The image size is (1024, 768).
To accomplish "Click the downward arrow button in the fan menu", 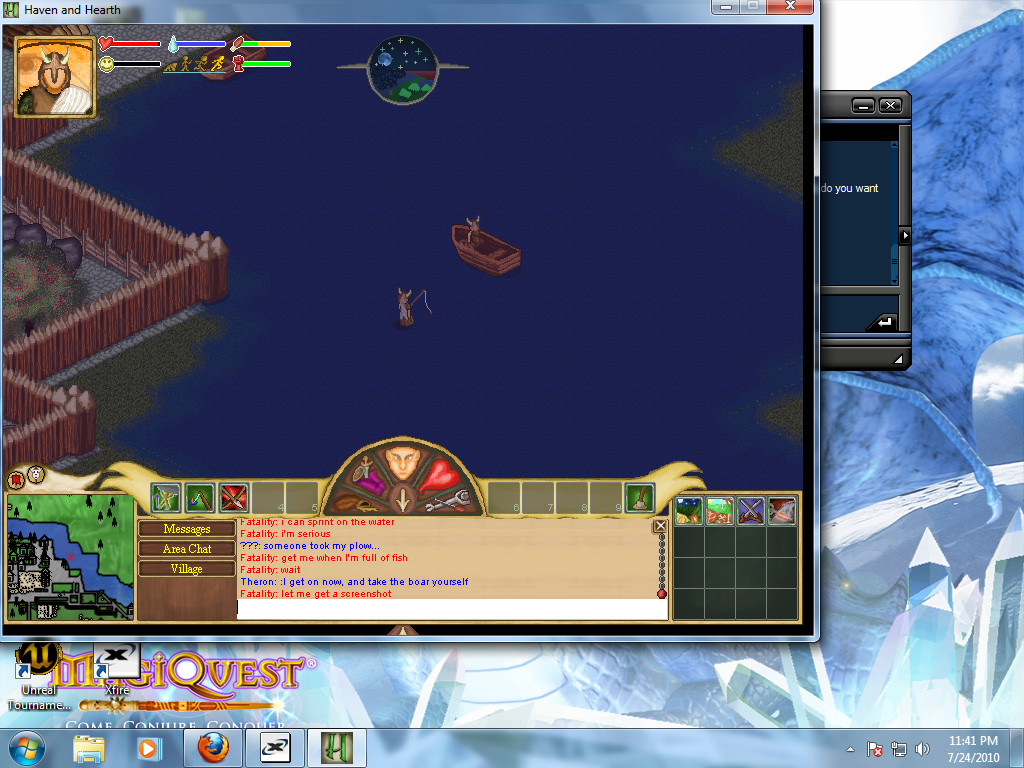I will (x=402, y=499).
